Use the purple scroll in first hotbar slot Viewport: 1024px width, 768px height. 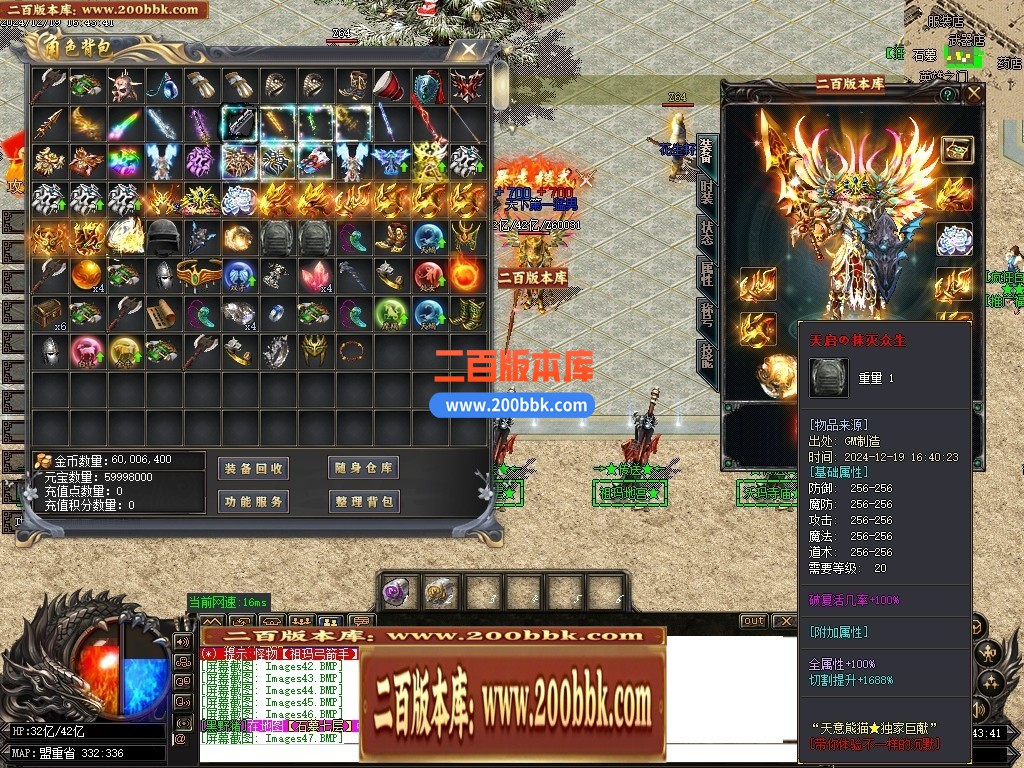pos(397,592)
